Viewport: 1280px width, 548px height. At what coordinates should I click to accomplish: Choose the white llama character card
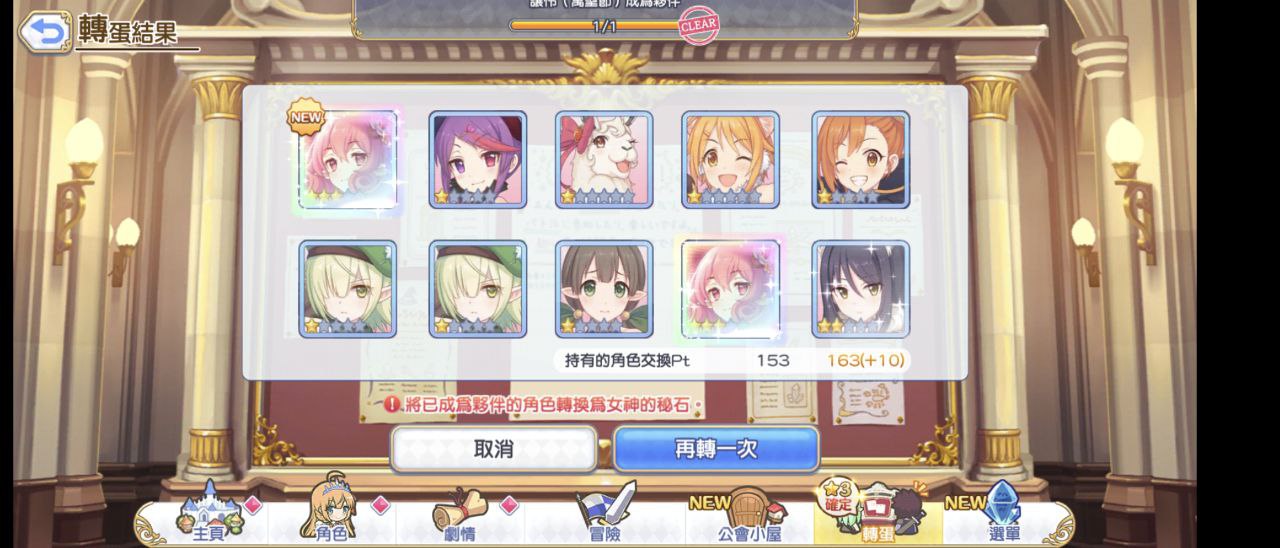tap(604, 160)
